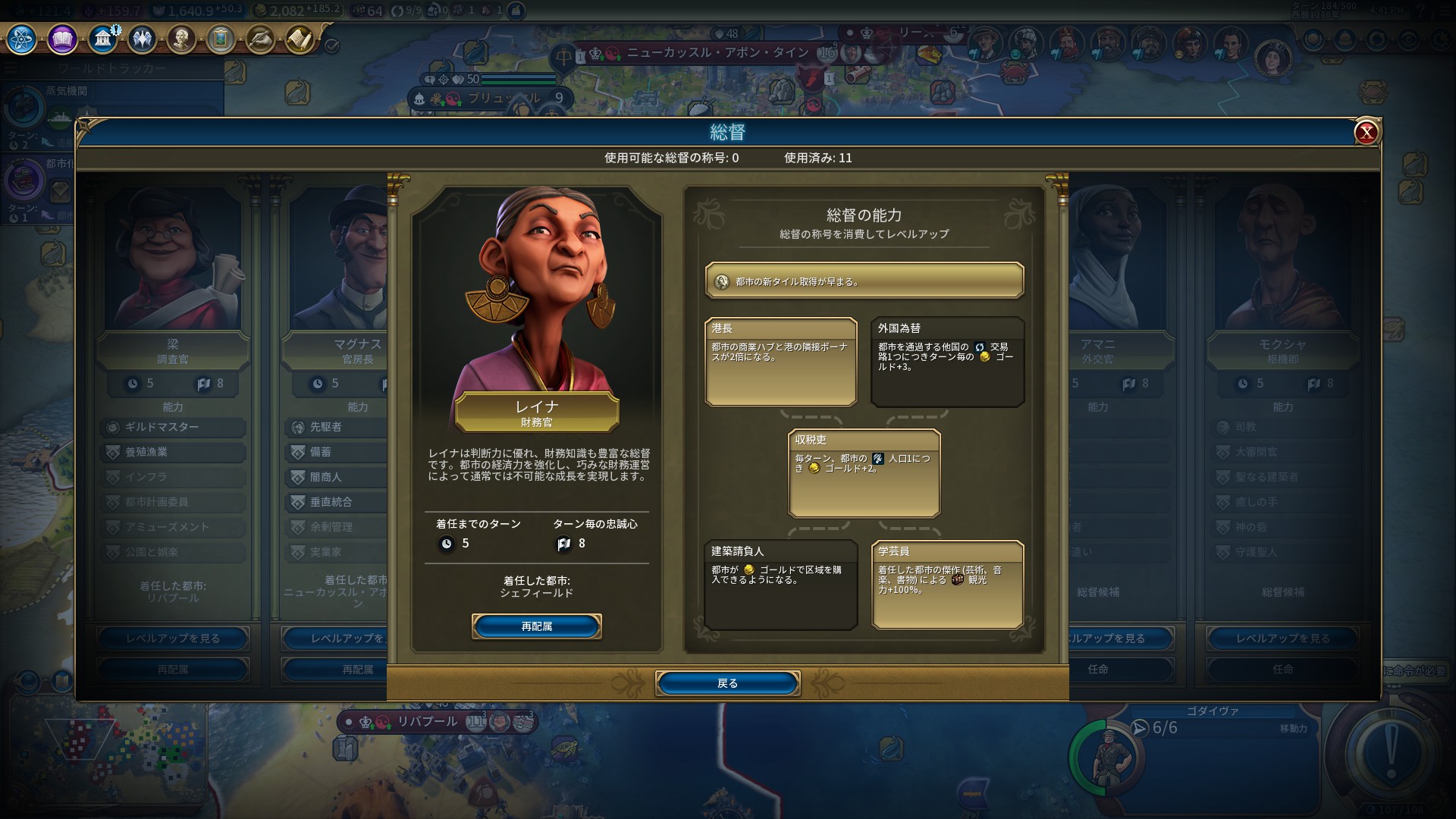Viewport: 1456px width, 819px height.
Task: View level-ups for governor モクシャ
Action: pyautogui.click(x=1282, y=639)
